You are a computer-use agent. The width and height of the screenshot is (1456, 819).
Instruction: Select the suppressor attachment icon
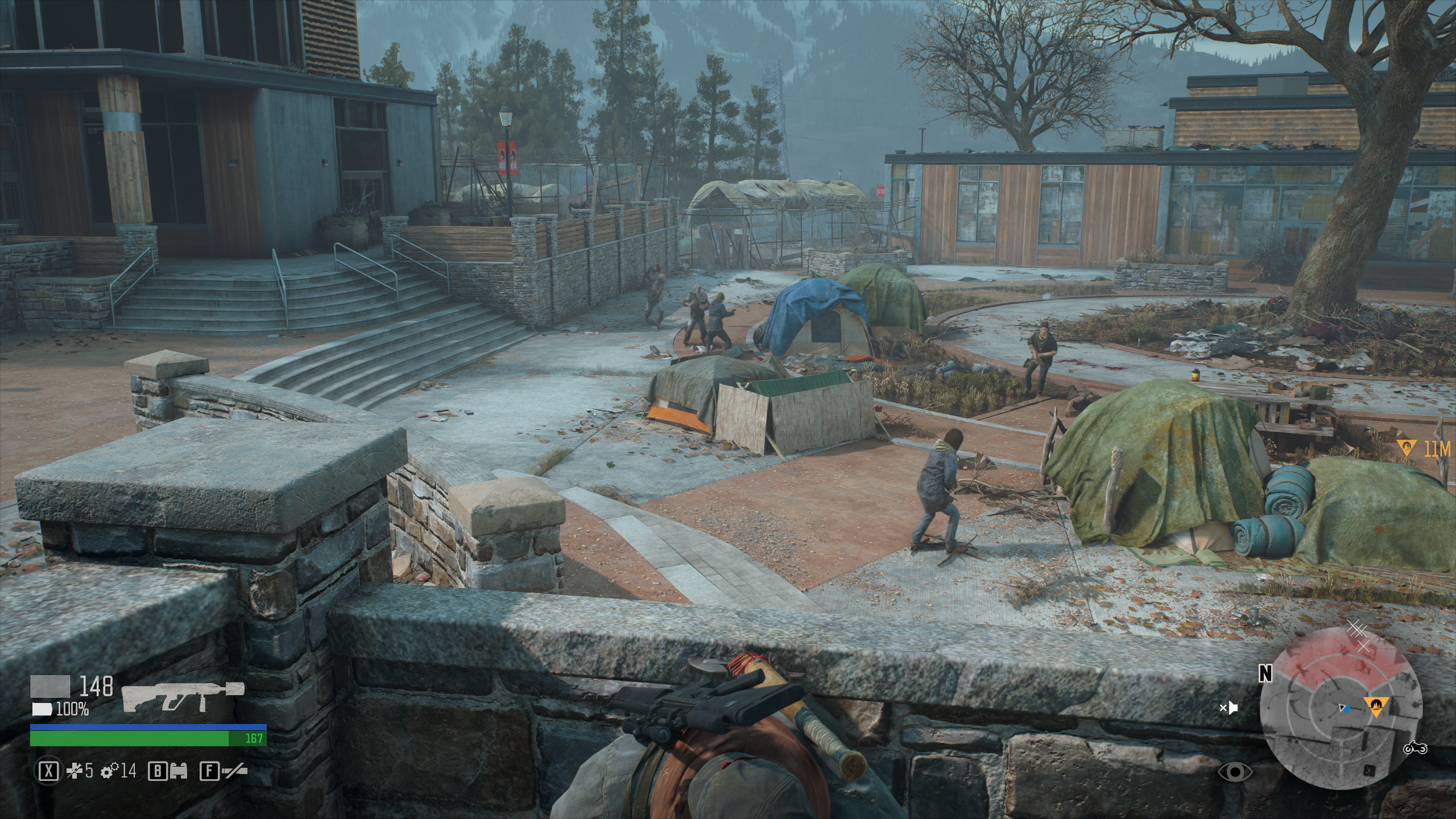(x=234, y=771)
